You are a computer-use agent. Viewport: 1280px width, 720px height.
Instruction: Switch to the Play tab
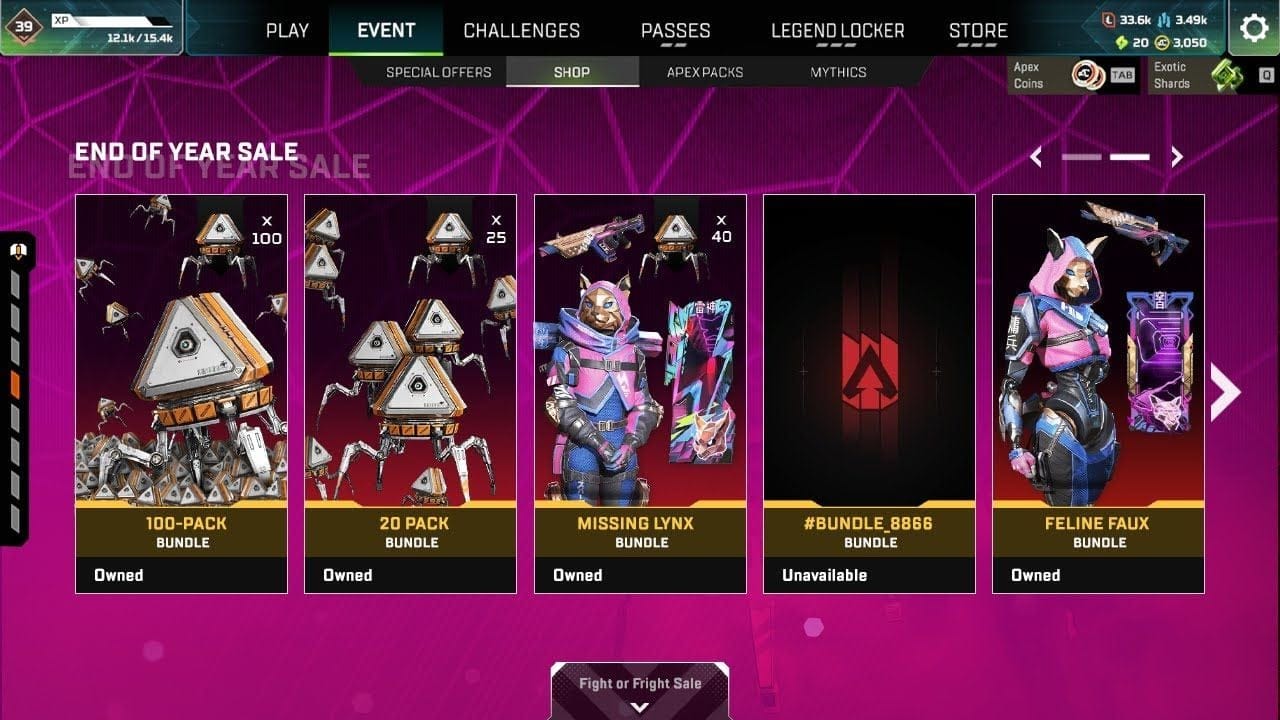click(287, 30)
